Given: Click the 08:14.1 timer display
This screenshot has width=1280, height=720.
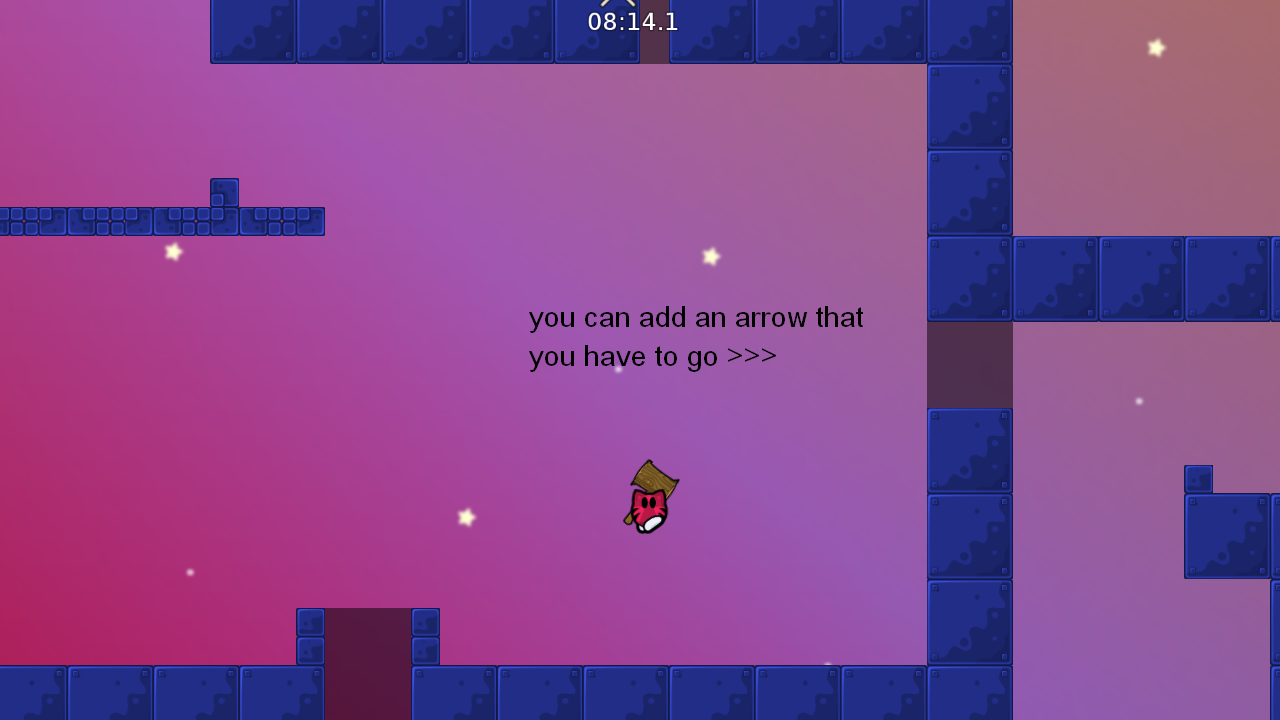Looking at the screenshot, I should pyautogui.click(x=633, y=21).
